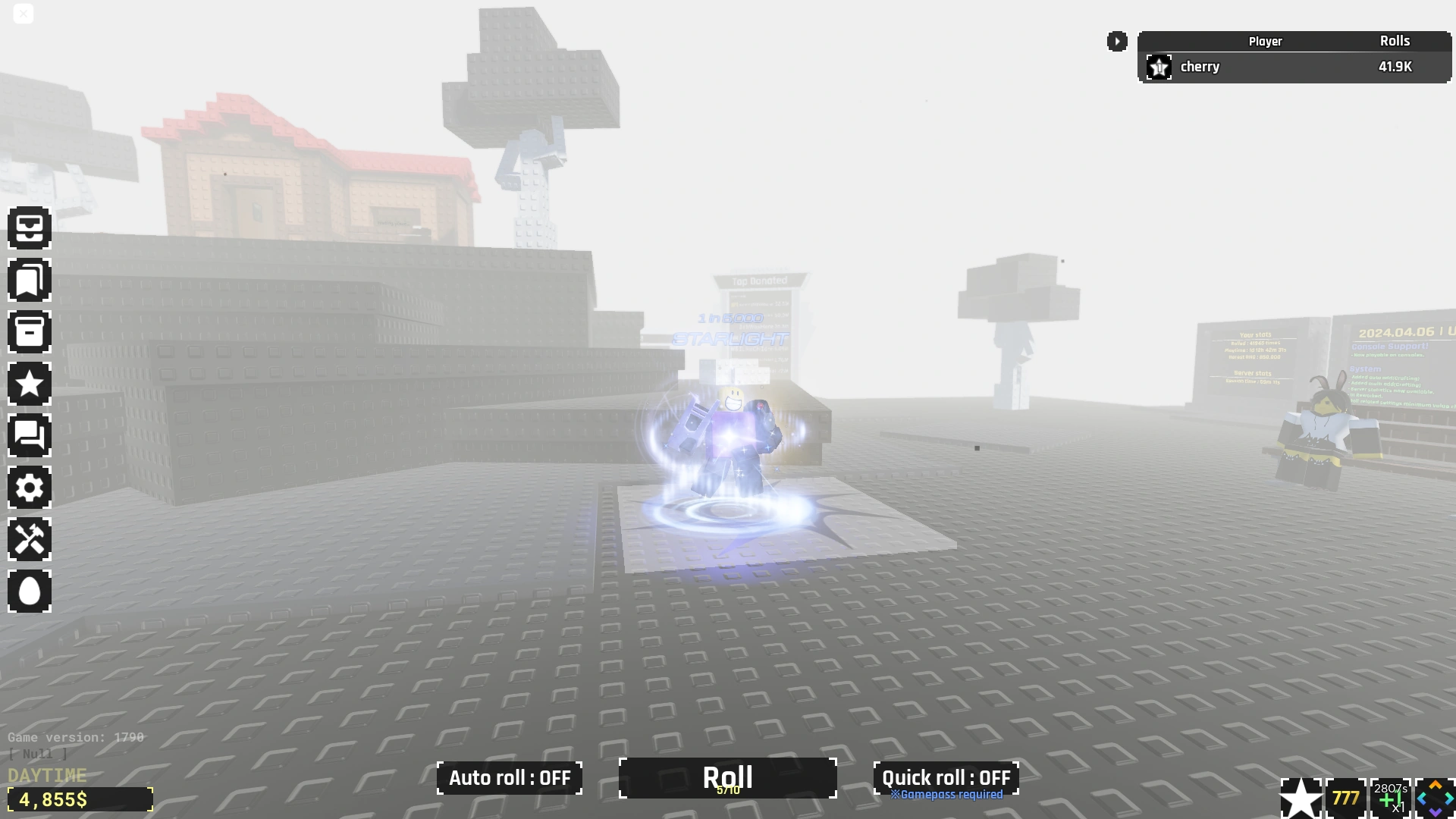Collapse the leaderboard using its arrow button

click(1117, 42)
